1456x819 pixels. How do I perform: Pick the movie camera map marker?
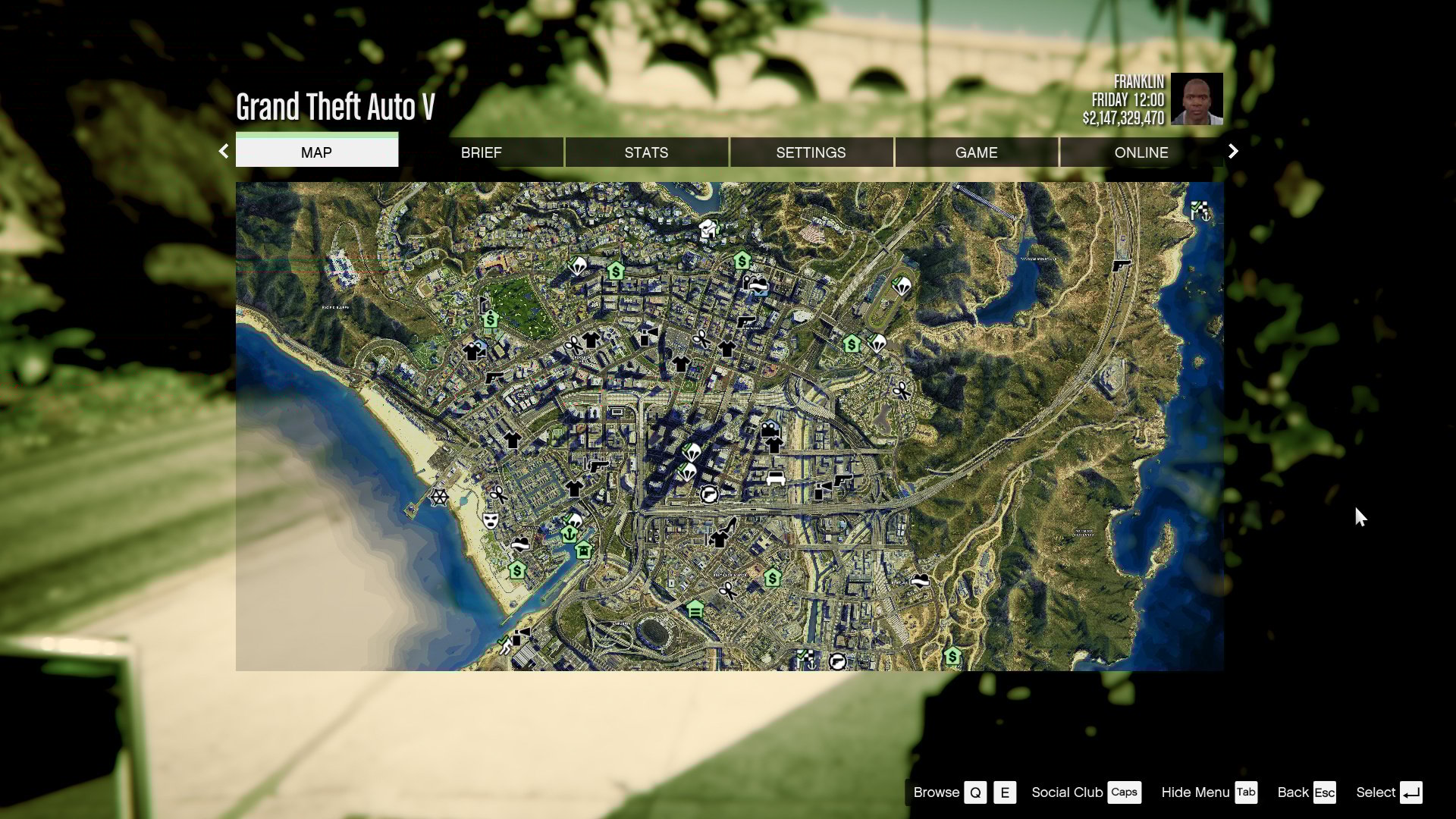(x=770, y=428)
